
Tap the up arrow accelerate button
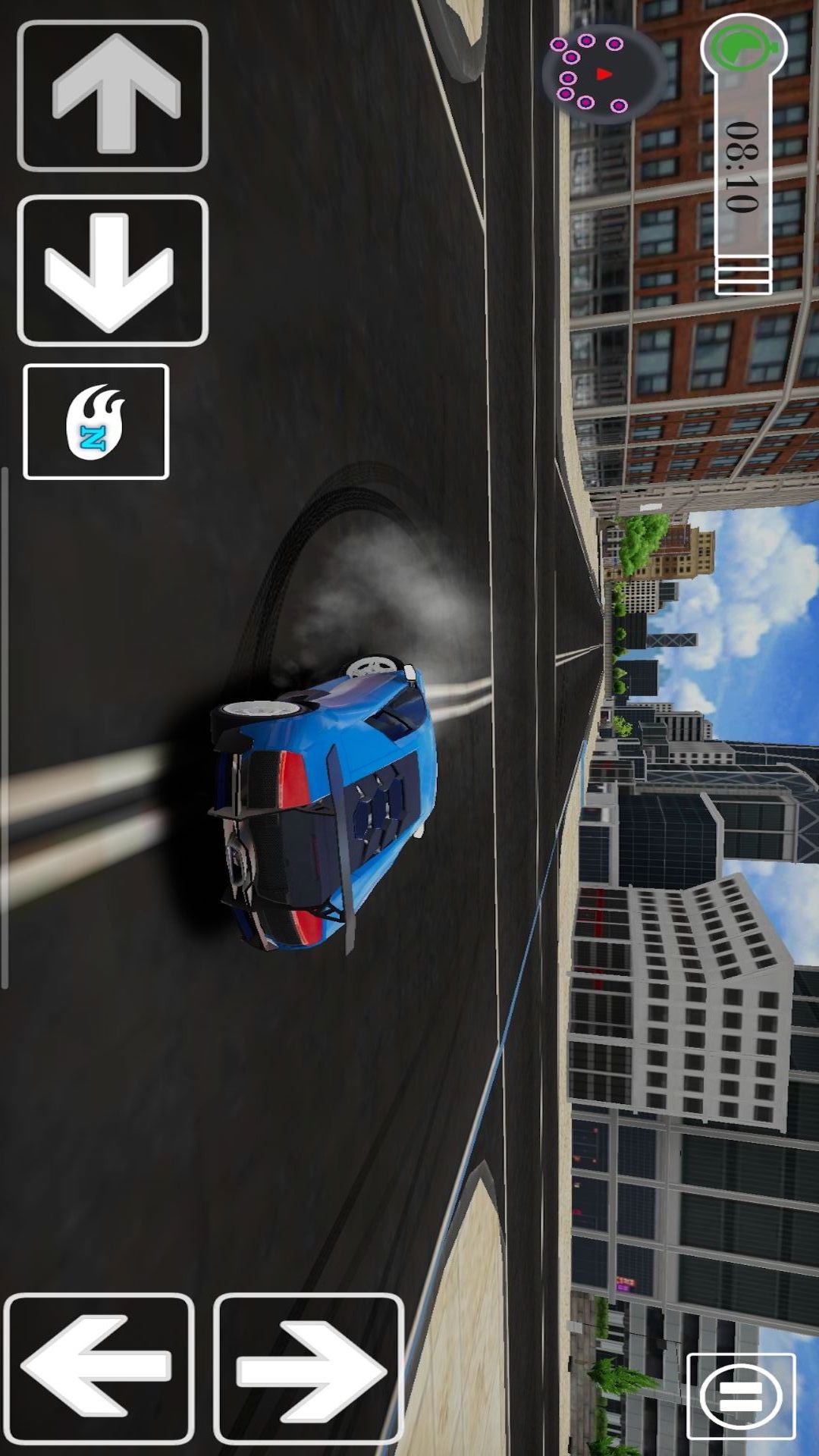[x=112, y=96]
